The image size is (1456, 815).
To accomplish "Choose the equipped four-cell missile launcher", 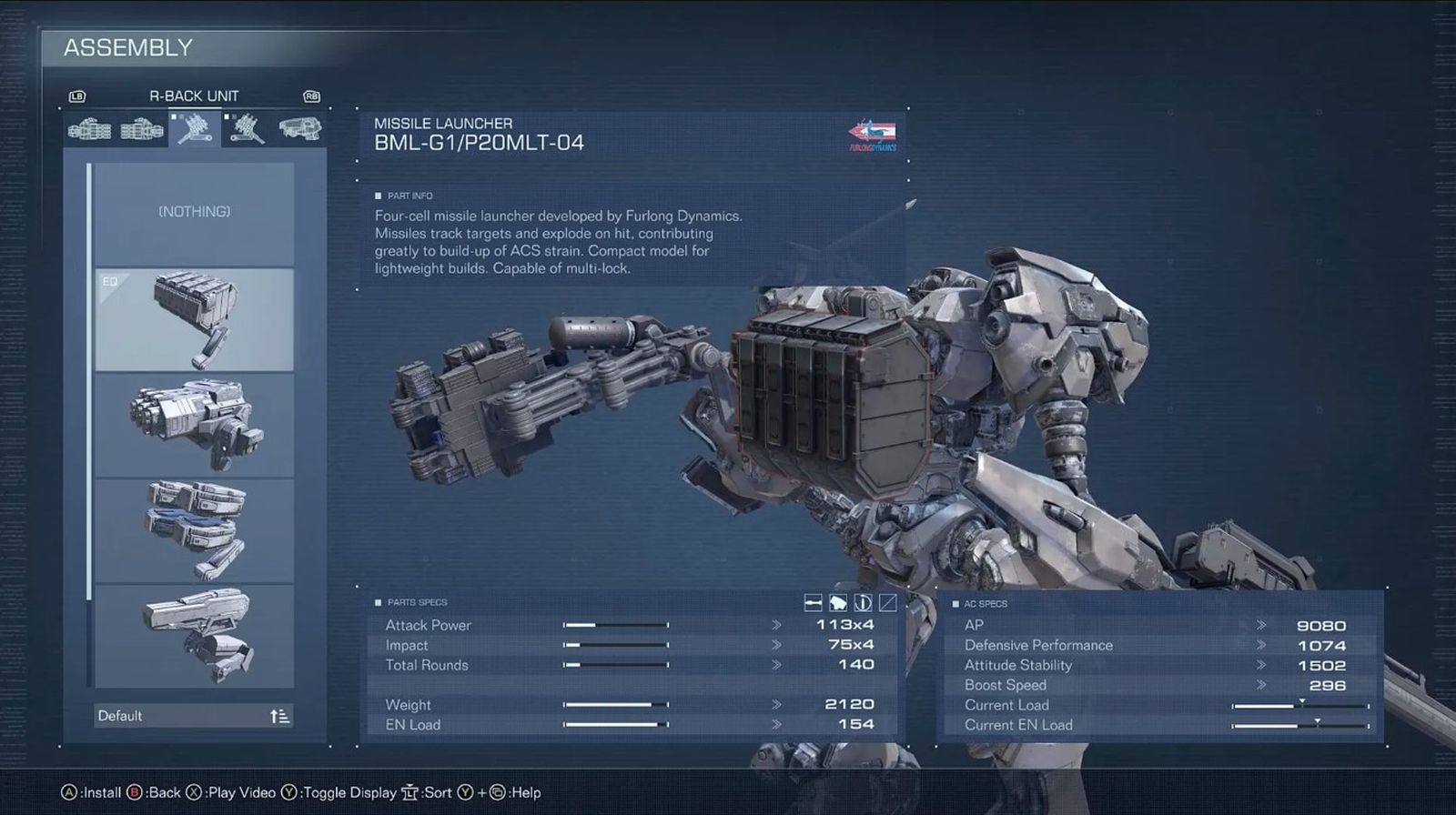I will coord(194,319).
